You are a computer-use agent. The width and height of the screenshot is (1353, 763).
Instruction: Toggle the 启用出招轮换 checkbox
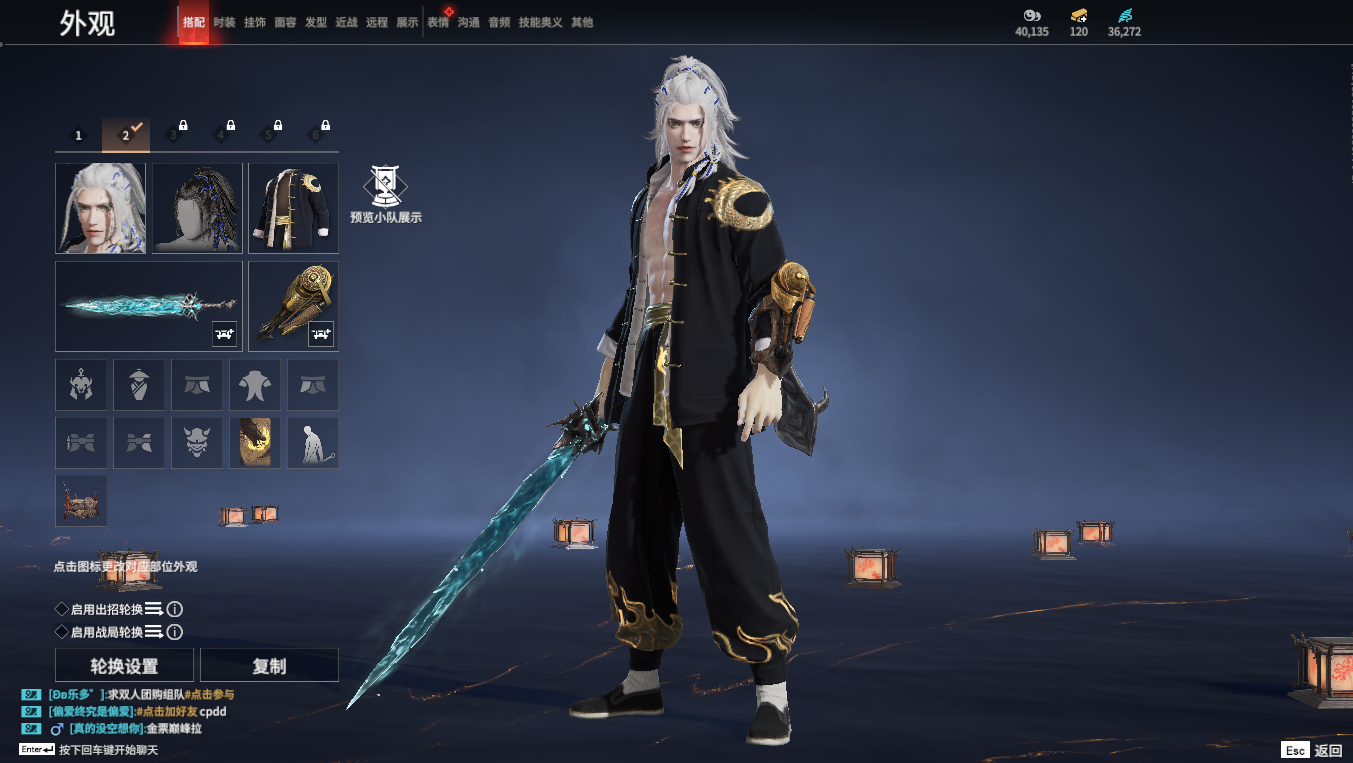pos(62,609)
